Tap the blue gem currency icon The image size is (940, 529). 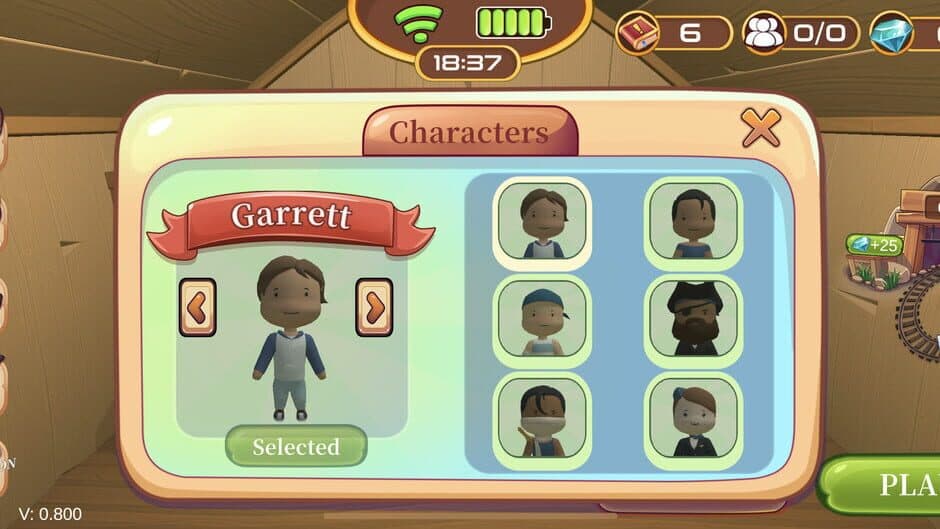point(891,33)
